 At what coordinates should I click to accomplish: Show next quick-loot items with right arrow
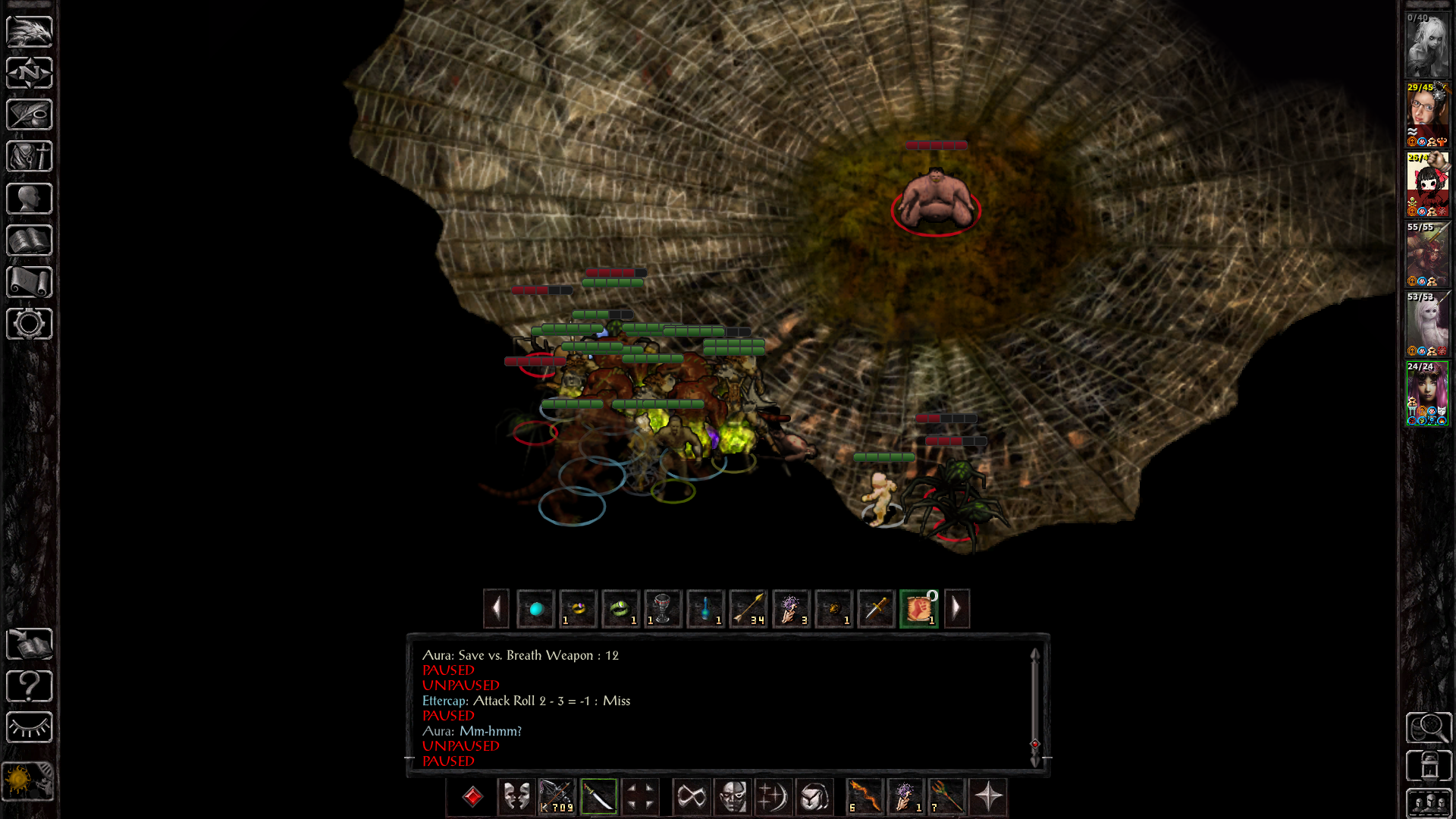956,608
